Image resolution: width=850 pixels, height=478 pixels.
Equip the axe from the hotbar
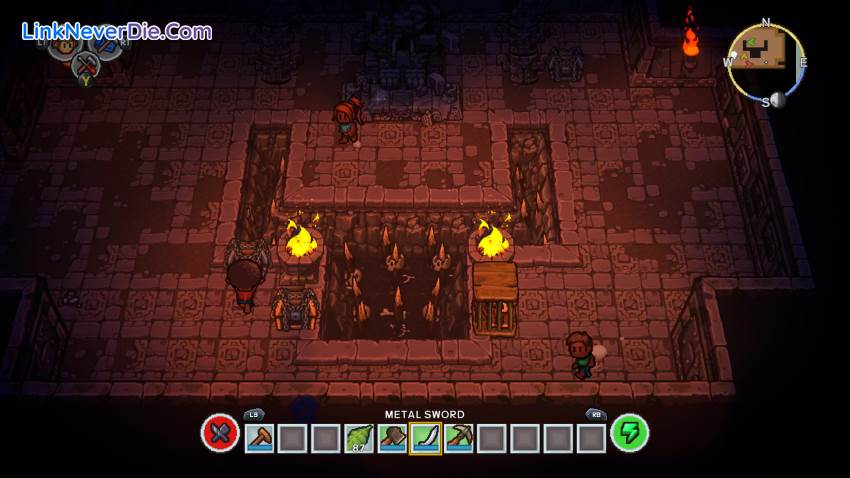pyautogui.click(x=392, y=438)
